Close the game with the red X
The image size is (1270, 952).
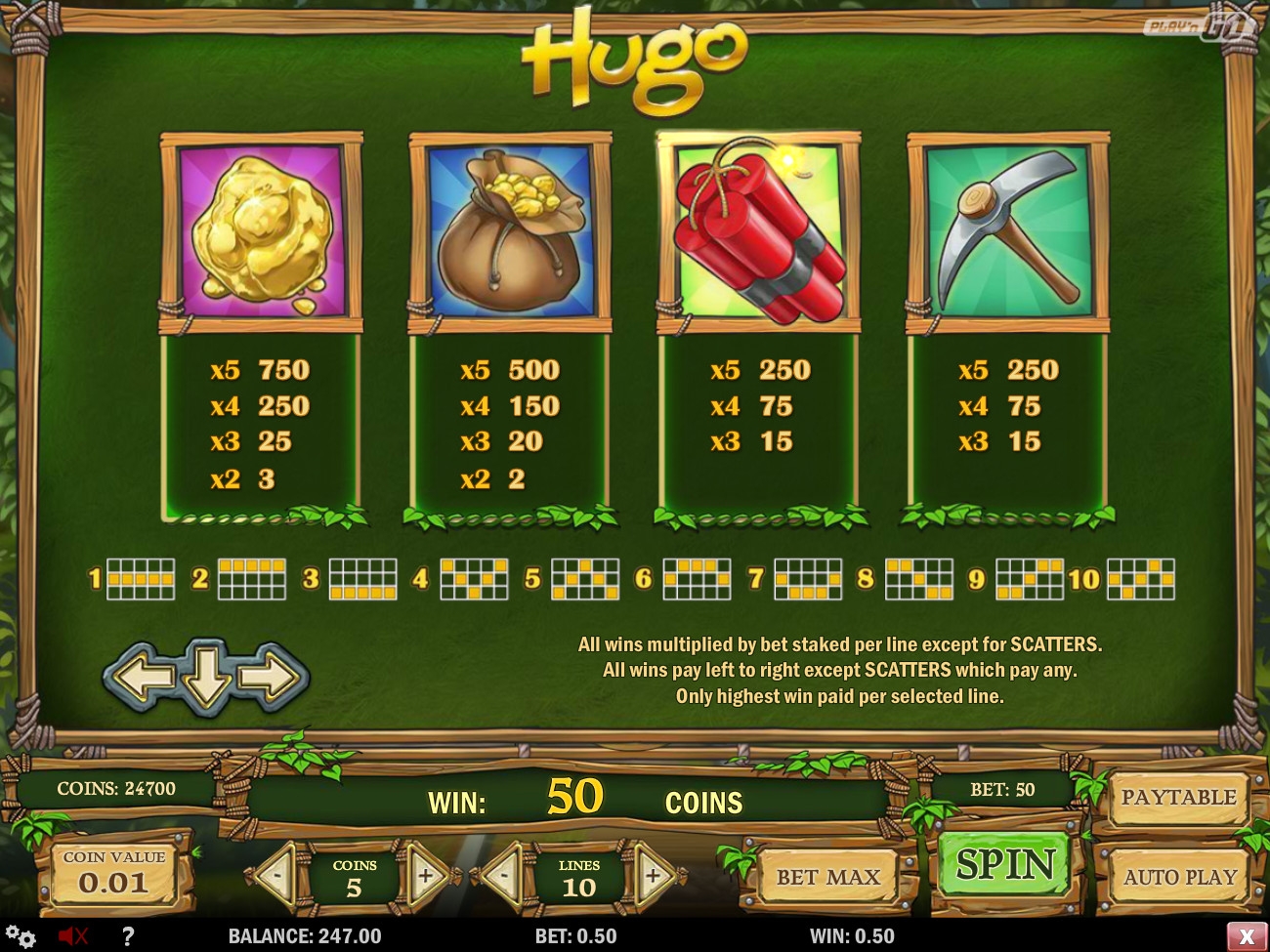(x=1246, y=935)
